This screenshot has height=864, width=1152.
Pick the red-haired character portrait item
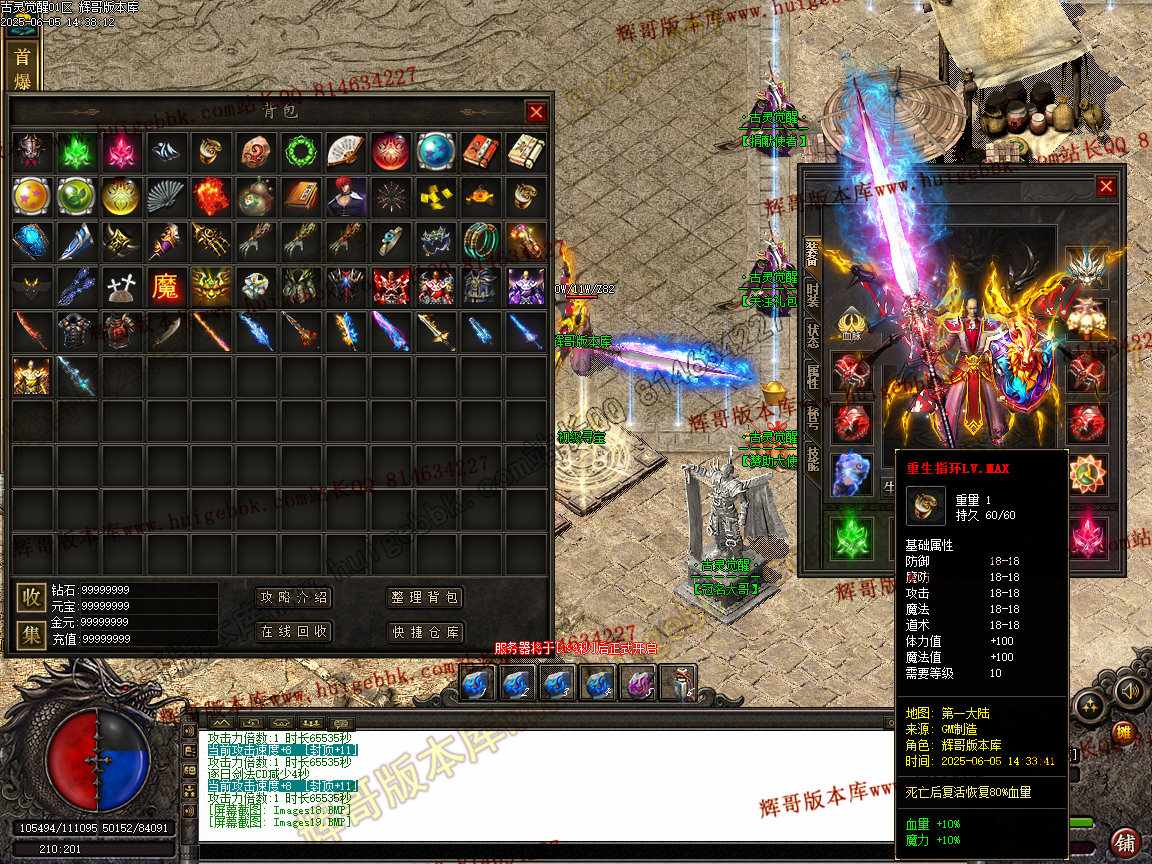tap(343, 197)
